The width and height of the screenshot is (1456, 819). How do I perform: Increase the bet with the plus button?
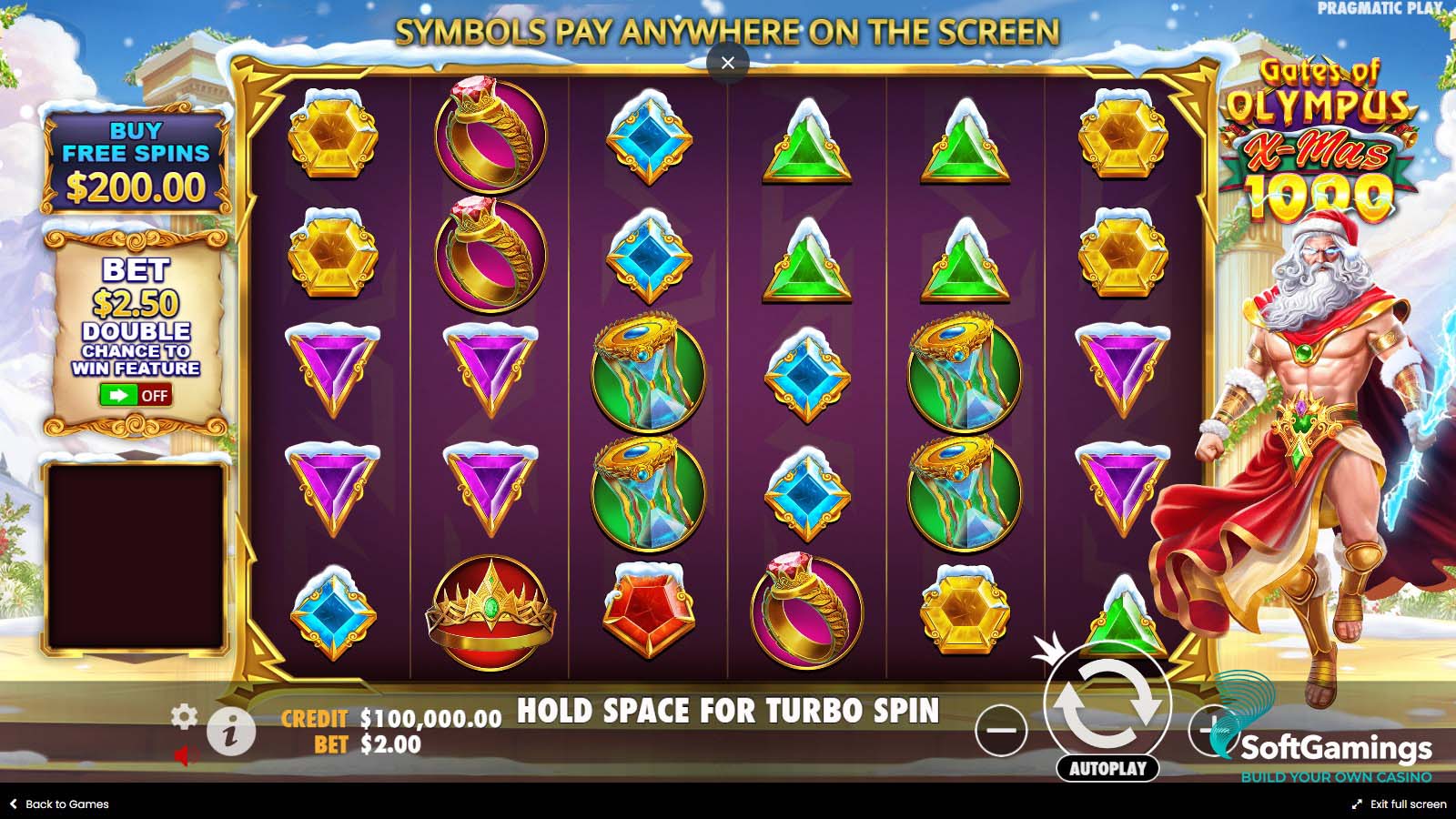point(1208,730)
